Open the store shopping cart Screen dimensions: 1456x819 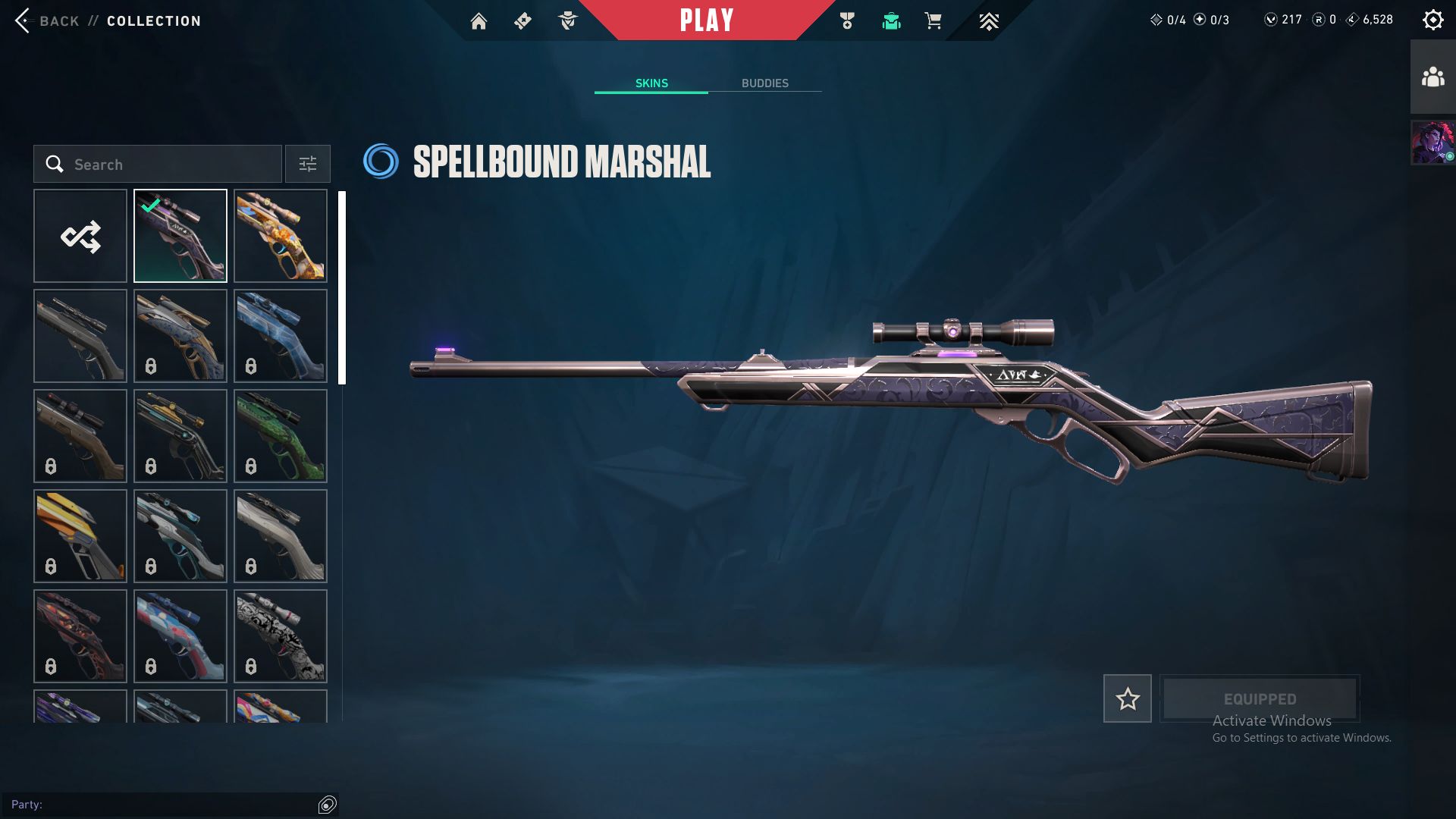pos(933,21)
